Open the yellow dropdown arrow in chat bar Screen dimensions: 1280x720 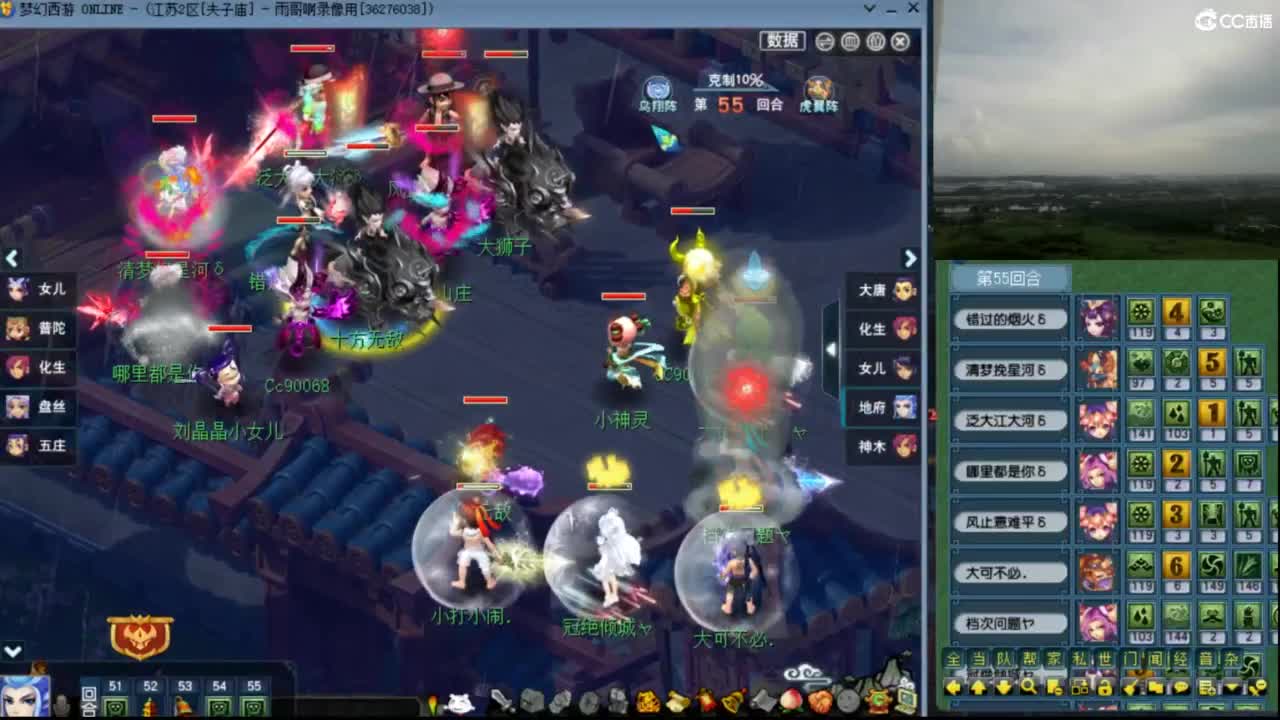click(x=1231, y=687)
